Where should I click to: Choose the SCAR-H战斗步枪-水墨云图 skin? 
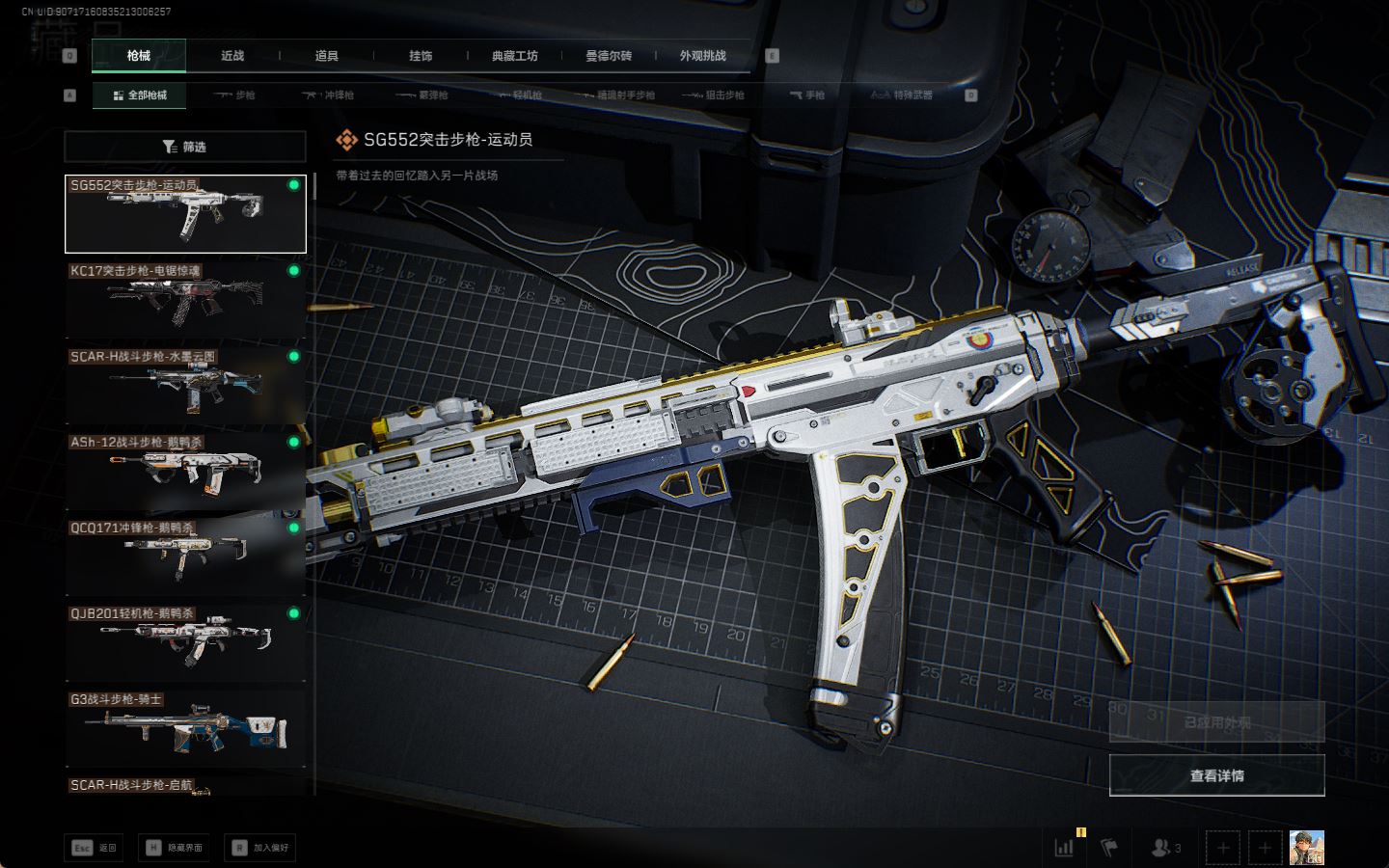click(185, 385)
